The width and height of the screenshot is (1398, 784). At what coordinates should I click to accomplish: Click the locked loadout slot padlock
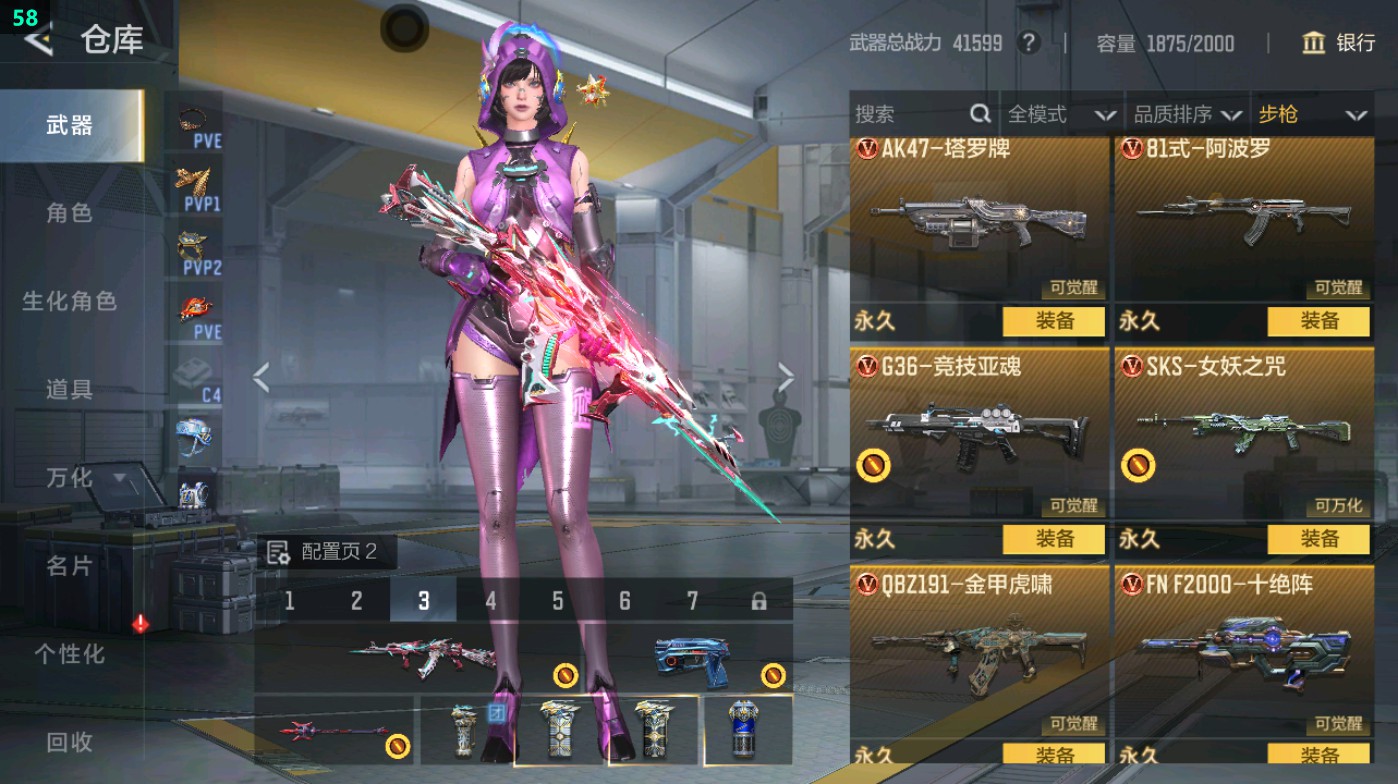(760, 603)
